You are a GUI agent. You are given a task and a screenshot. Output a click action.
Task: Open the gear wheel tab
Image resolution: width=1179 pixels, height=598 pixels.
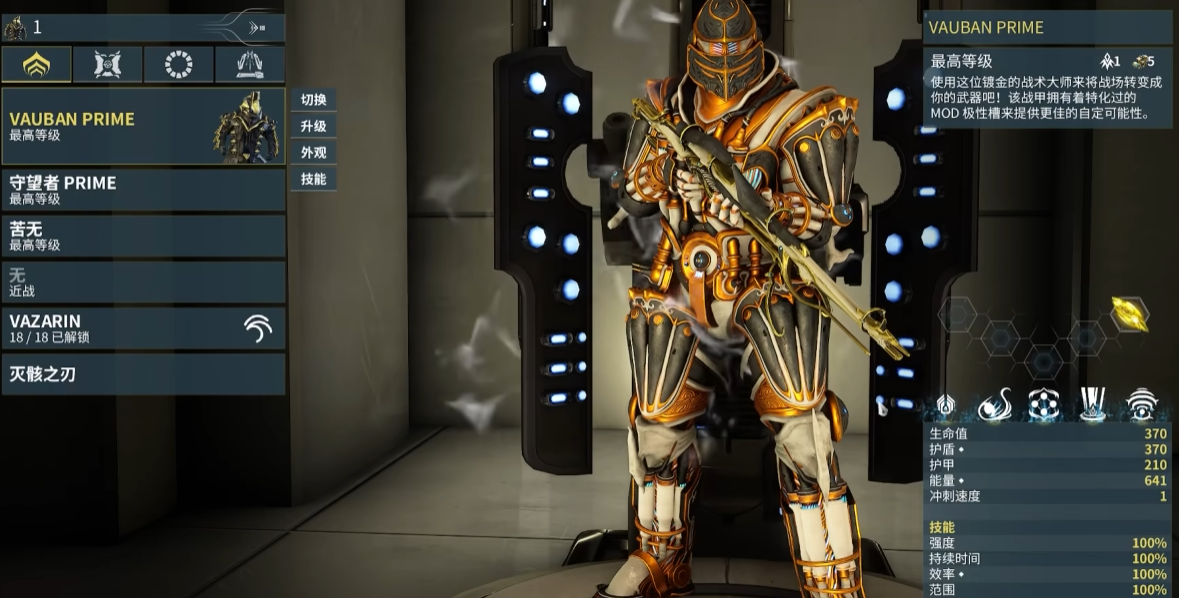[178, 65]
